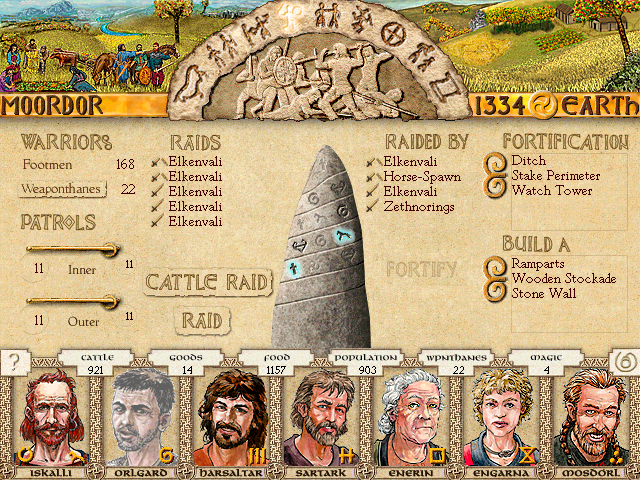Launch a Cattle Raid
Screen dimensions: 640x480
[209, 282]
